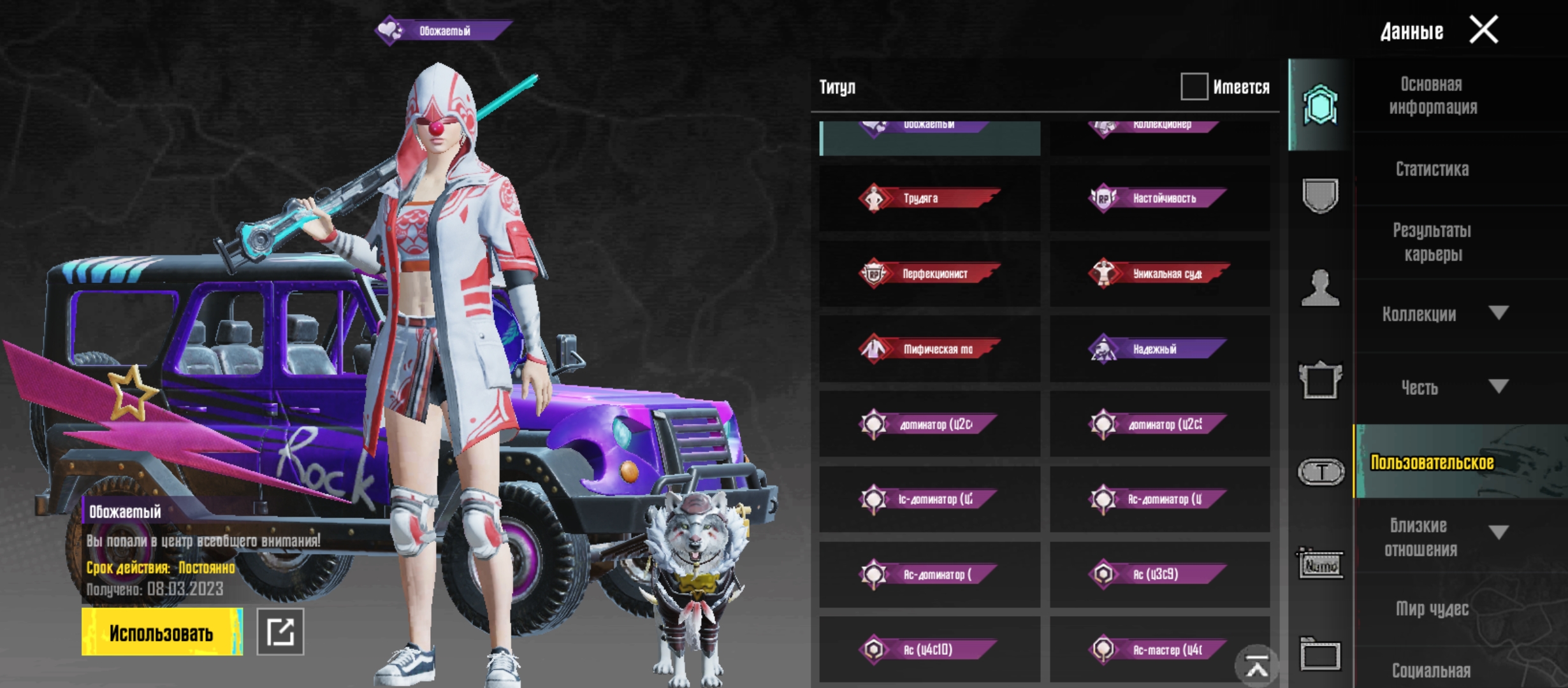The height and width of the screenshot is (688, 1568).
Task: Select the Трудяга title
Action: point(929,198)
